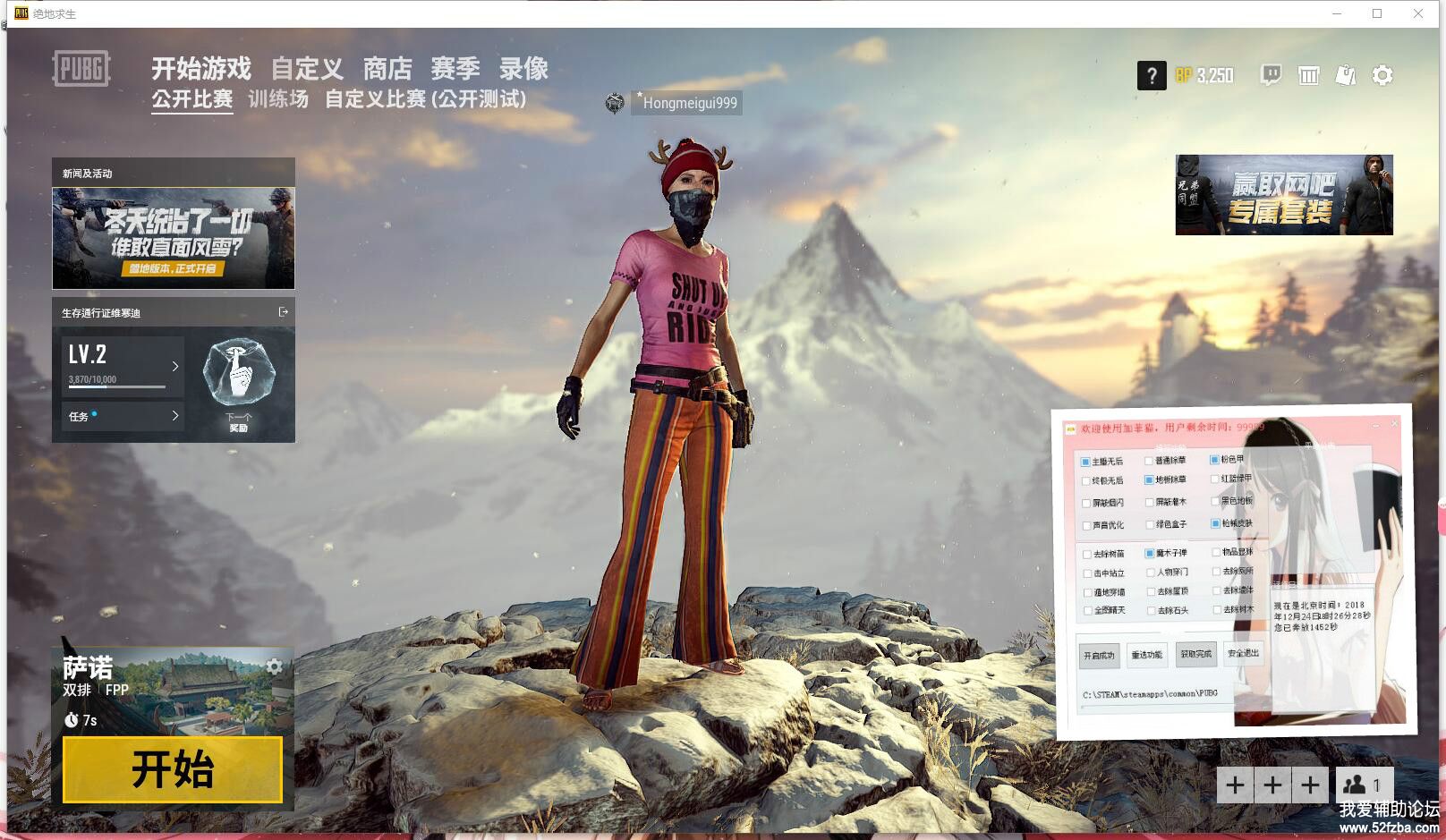Minimize the 绝地求生 game window
The image size is (1446, 840).
pos(1338,13)
